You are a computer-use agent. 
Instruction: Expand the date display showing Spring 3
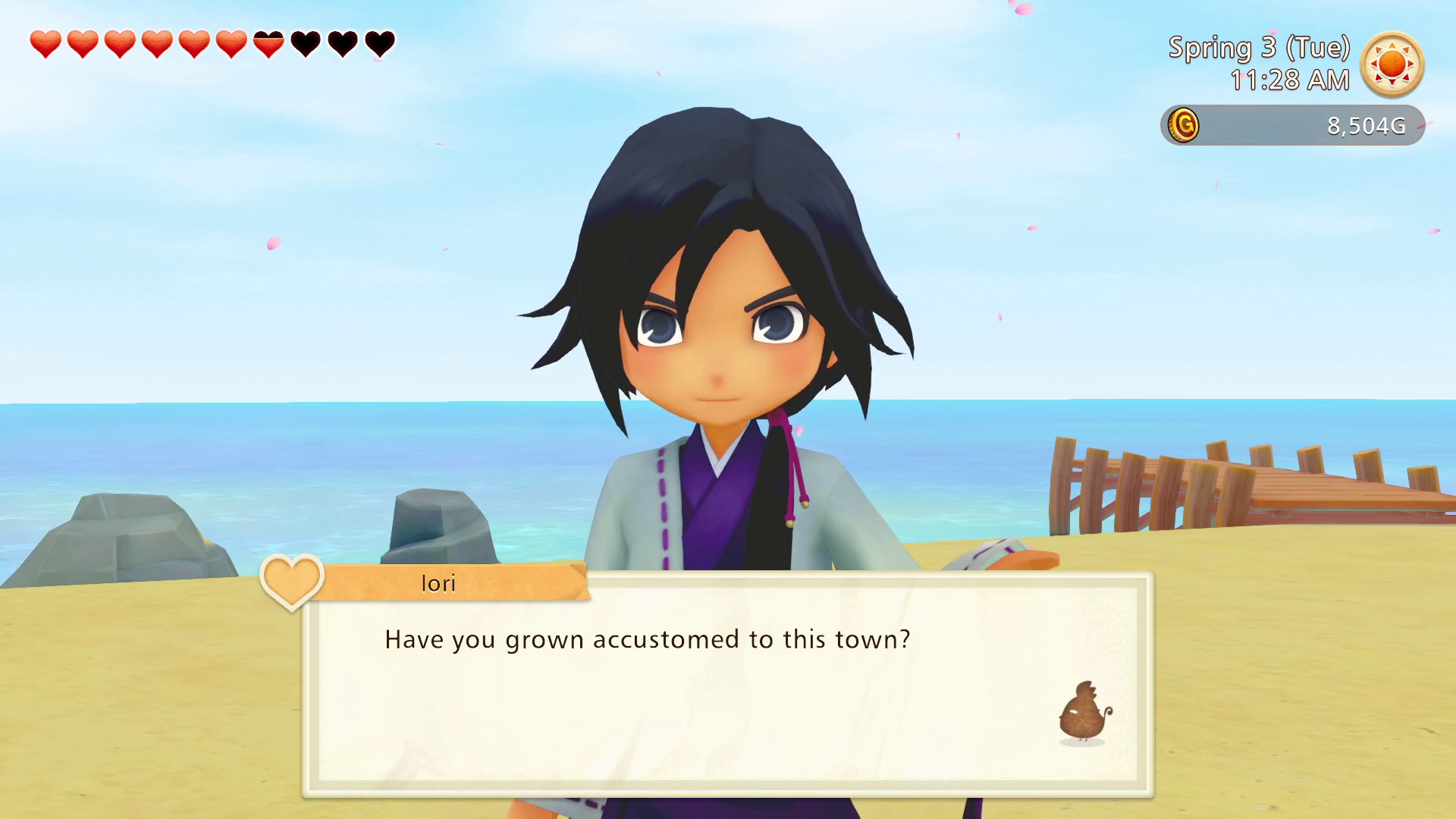point(1260,48)
